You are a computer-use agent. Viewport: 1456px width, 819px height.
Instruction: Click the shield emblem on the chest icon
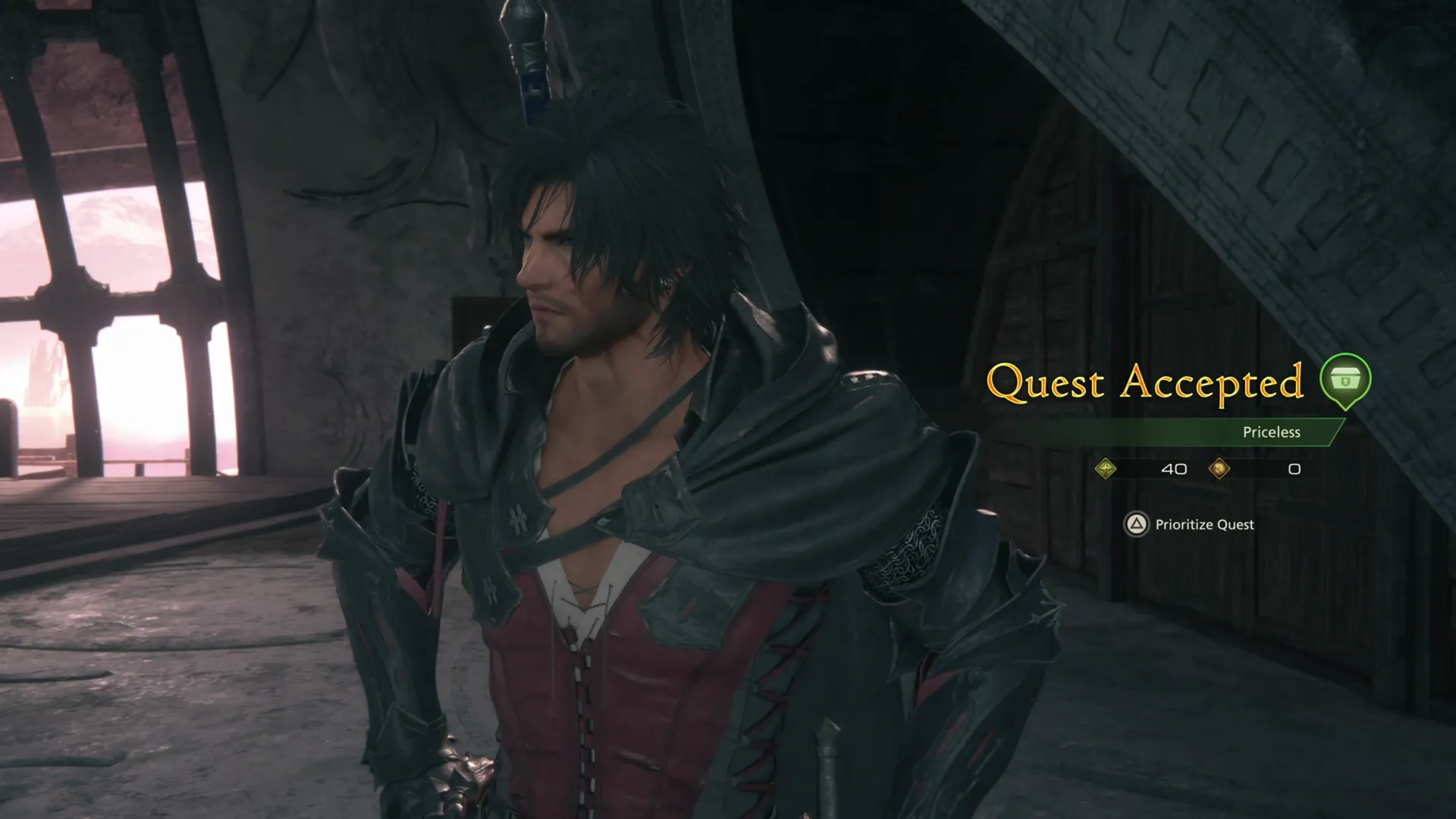click(x=1346, y=382)
